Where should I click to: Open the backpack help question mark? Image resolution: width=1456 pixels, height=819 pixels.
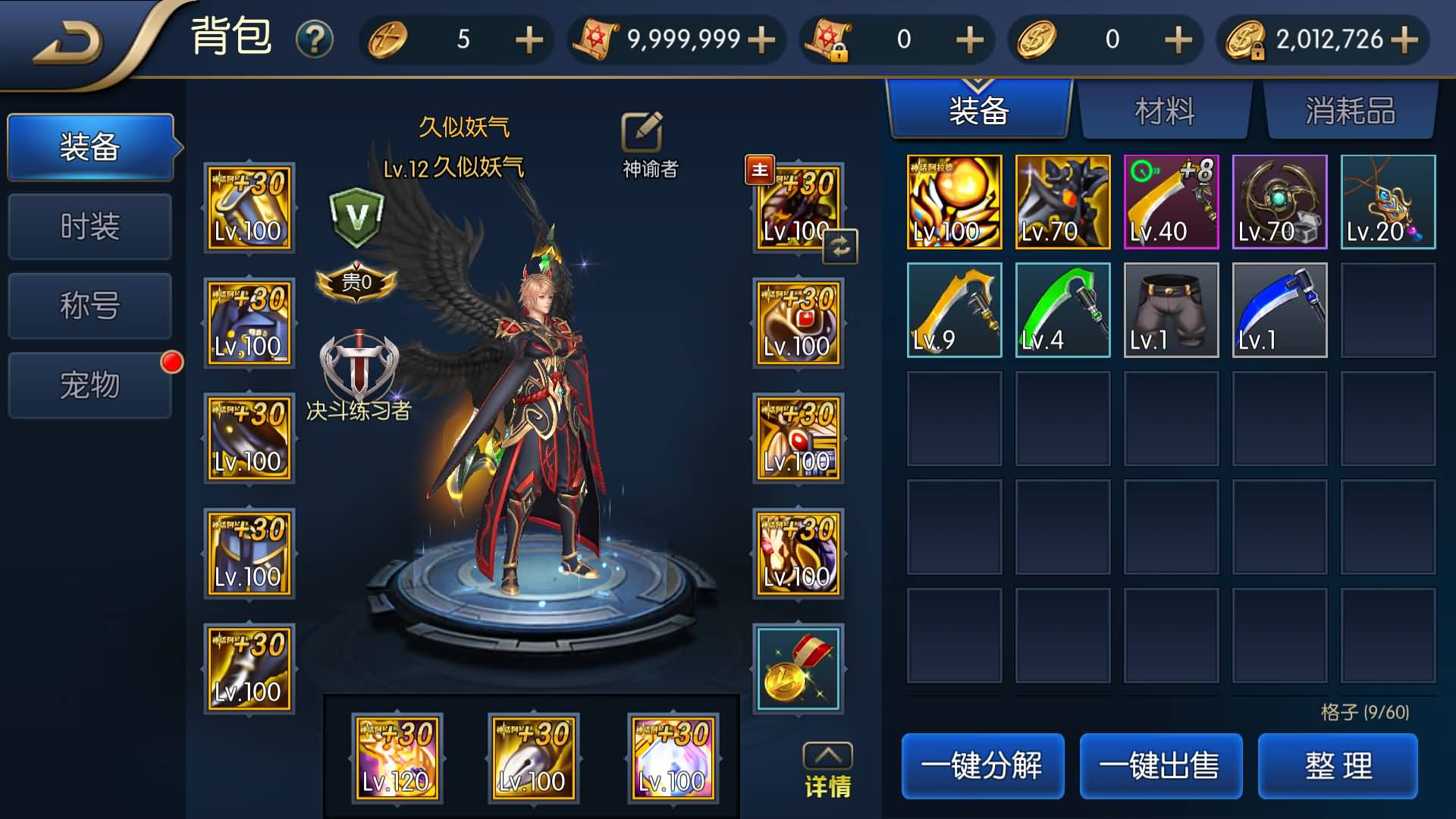pyautogui.click(x=315, y=39)
